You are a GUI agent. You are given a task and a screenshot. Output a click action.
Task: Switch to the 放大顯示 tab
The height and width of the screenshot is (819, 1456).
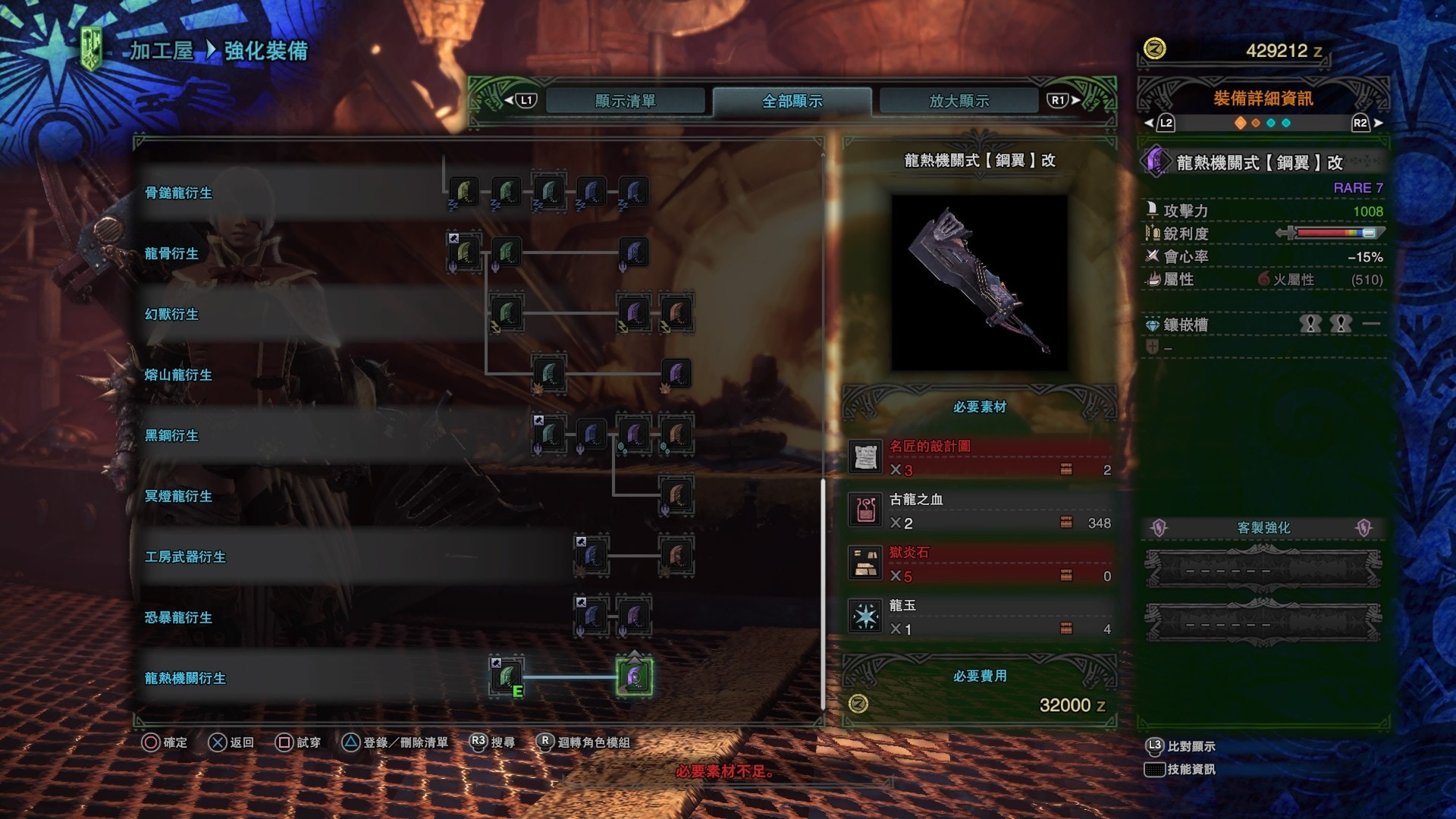958,99
